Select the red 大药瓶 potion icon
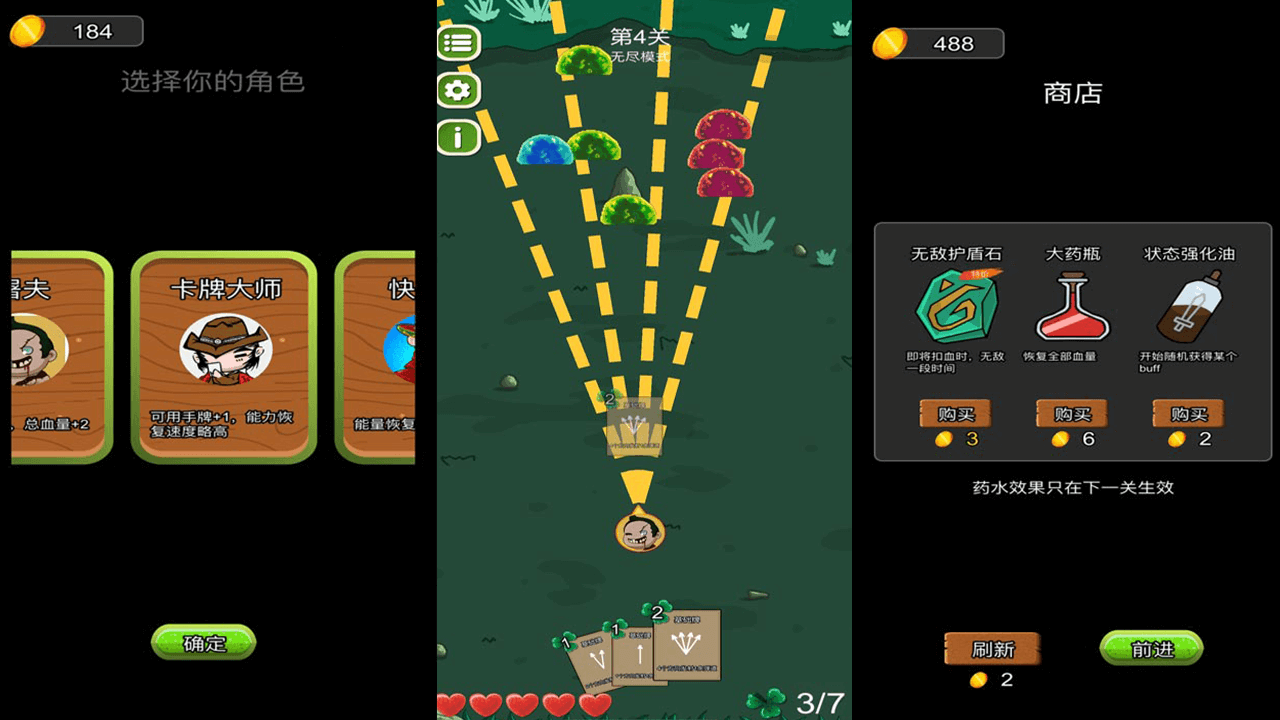 [1072, 308]
